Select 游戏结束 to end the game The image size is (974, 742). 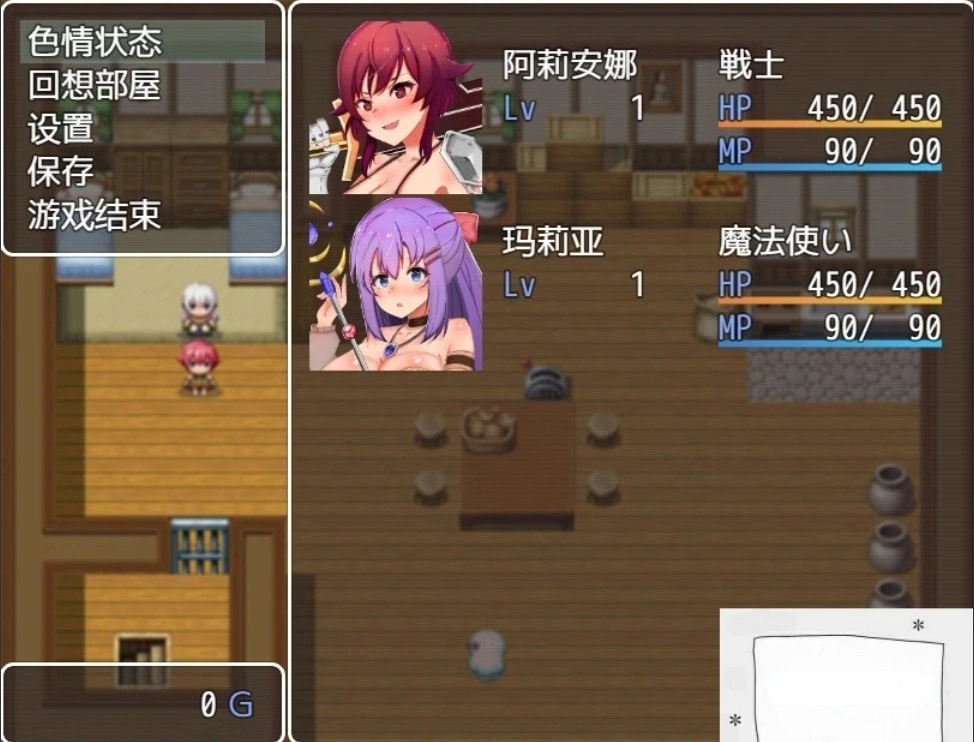tap(95, 214)
